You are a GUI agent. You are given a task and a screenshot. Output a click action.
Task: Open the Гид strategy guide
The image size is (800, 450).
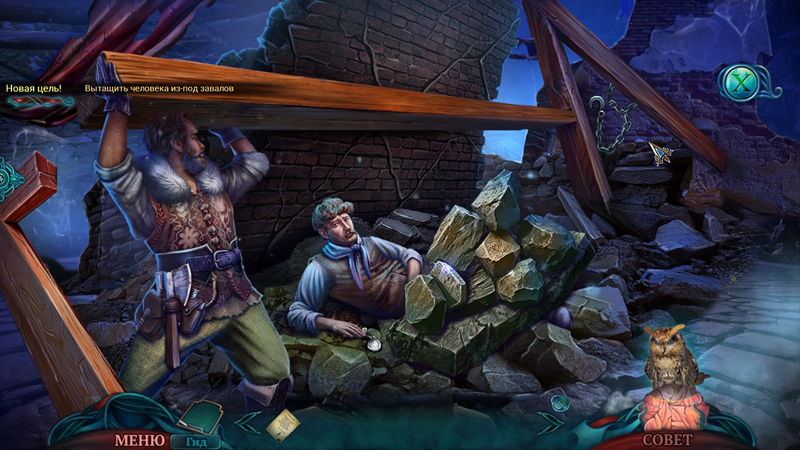(196, 440)
